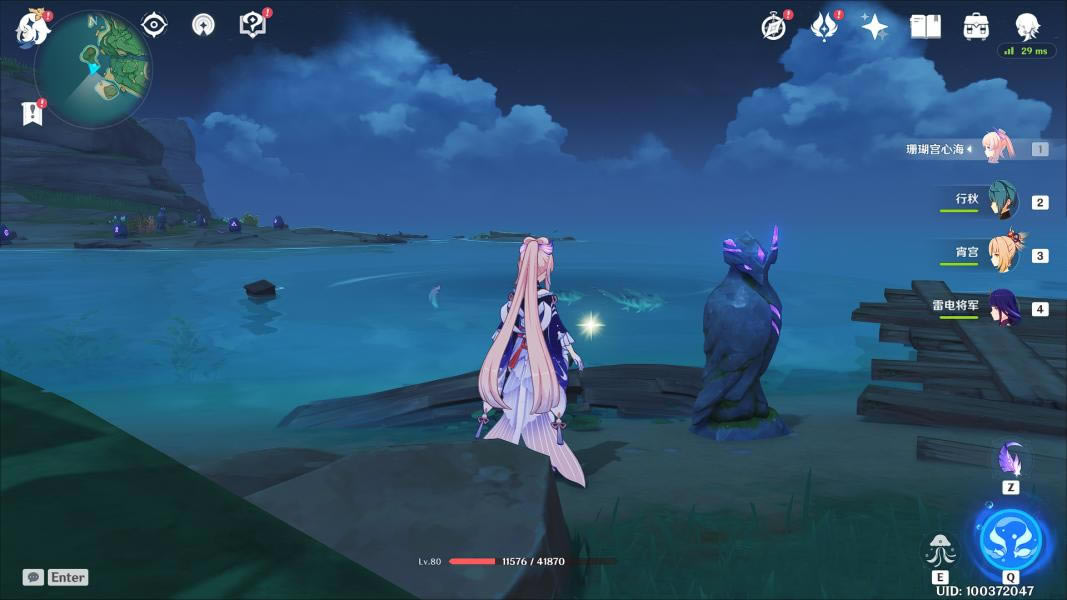Screen dimensions: 1067x600
Task: Open the quest log bookmark icon
Action: (32, 112)
